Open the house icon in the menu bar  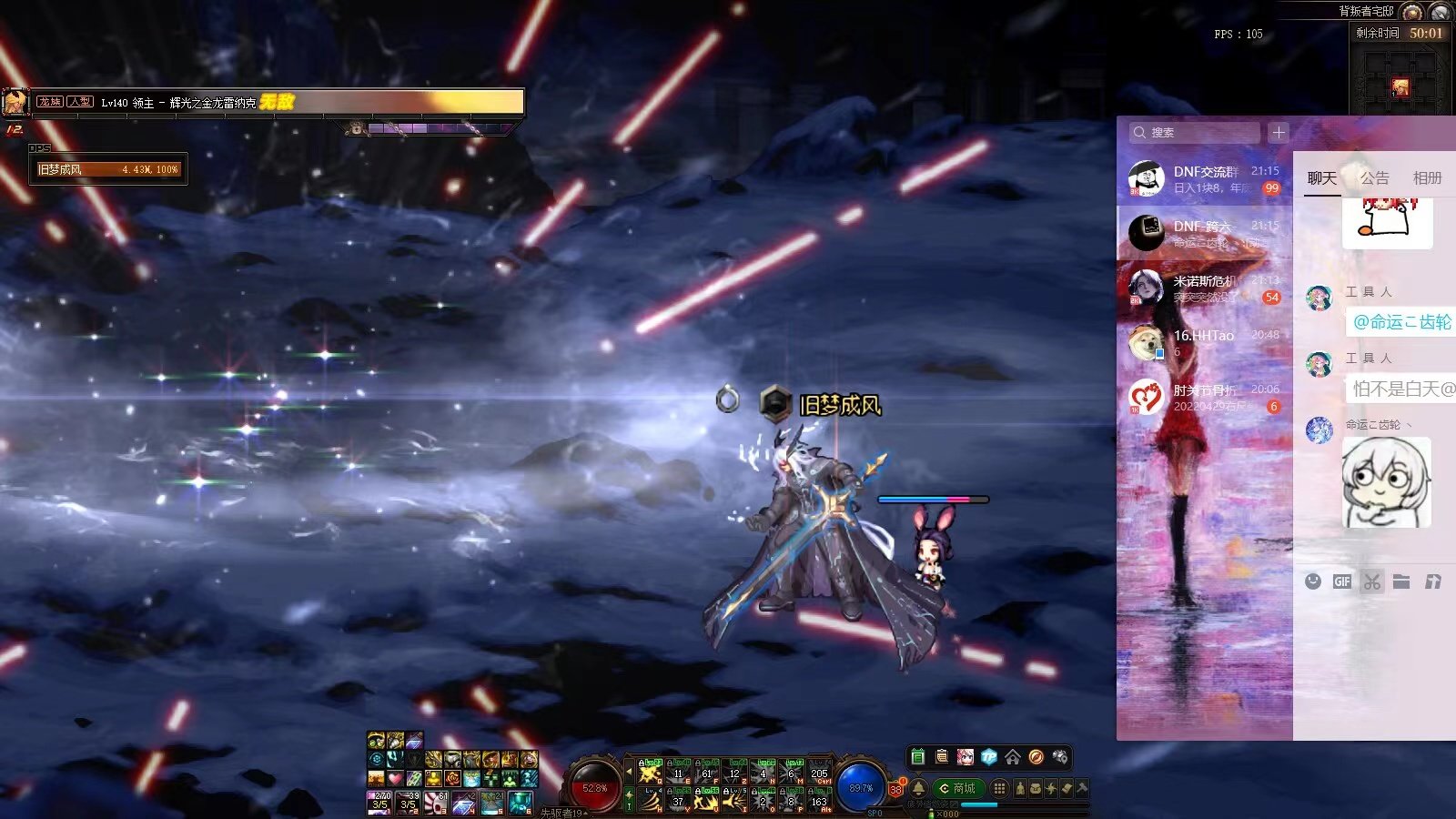(1012, 757)
